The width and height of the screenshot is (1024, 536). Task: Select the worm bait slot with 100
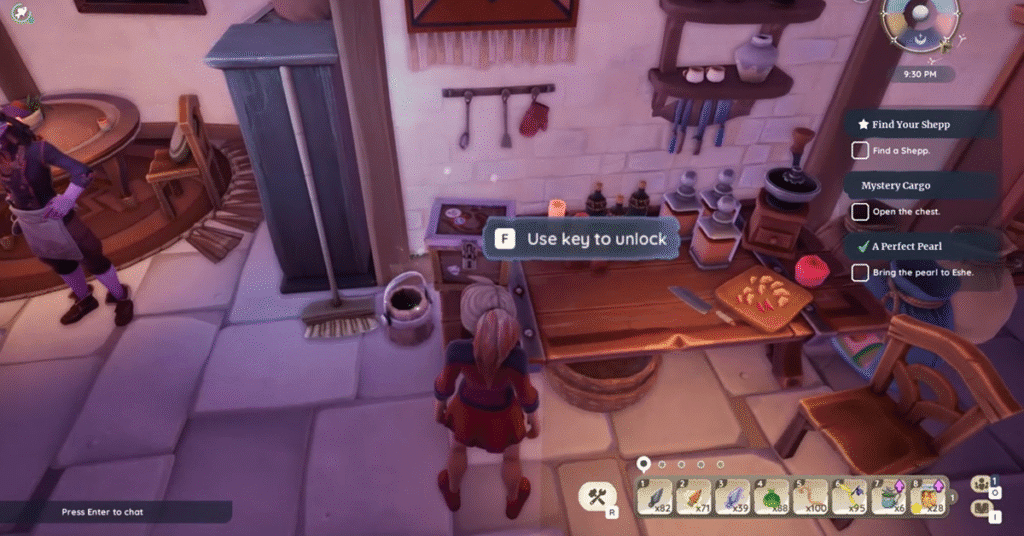click(813, 496)
